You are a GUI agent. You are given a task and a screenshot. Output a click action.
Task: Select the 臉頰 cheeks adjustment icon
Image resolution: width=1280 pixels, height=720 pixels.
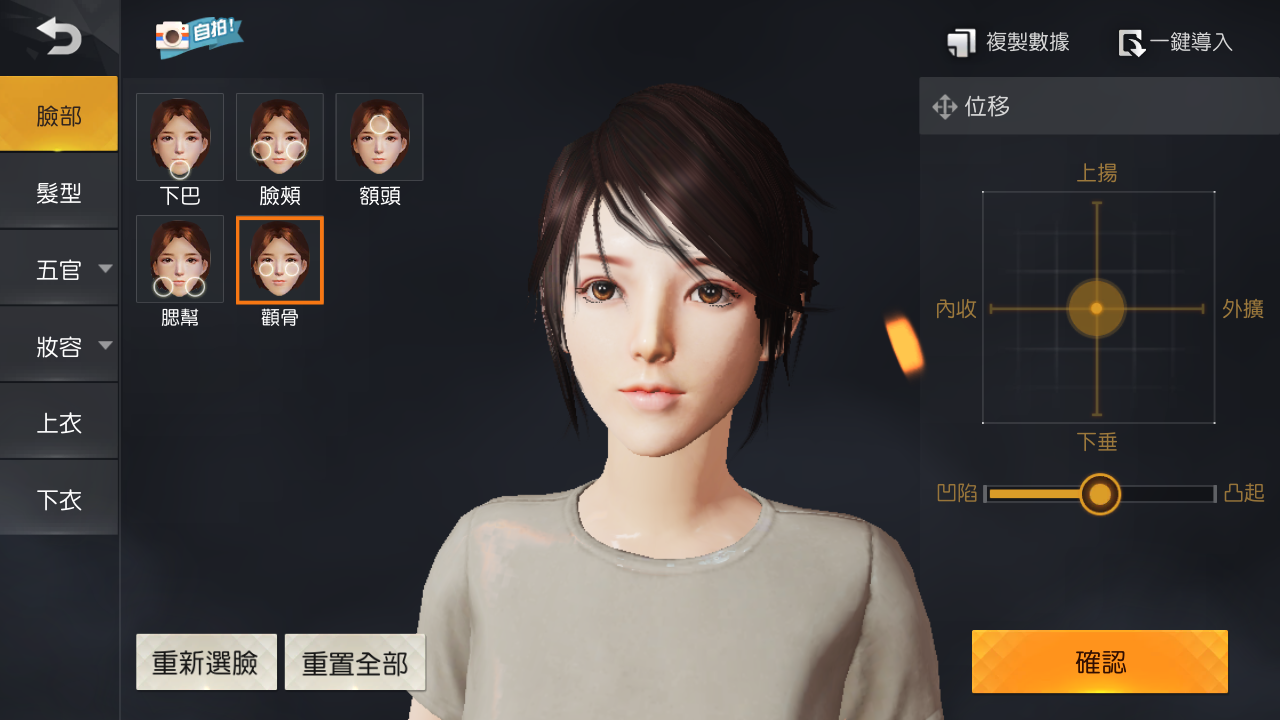pos(279,137)
